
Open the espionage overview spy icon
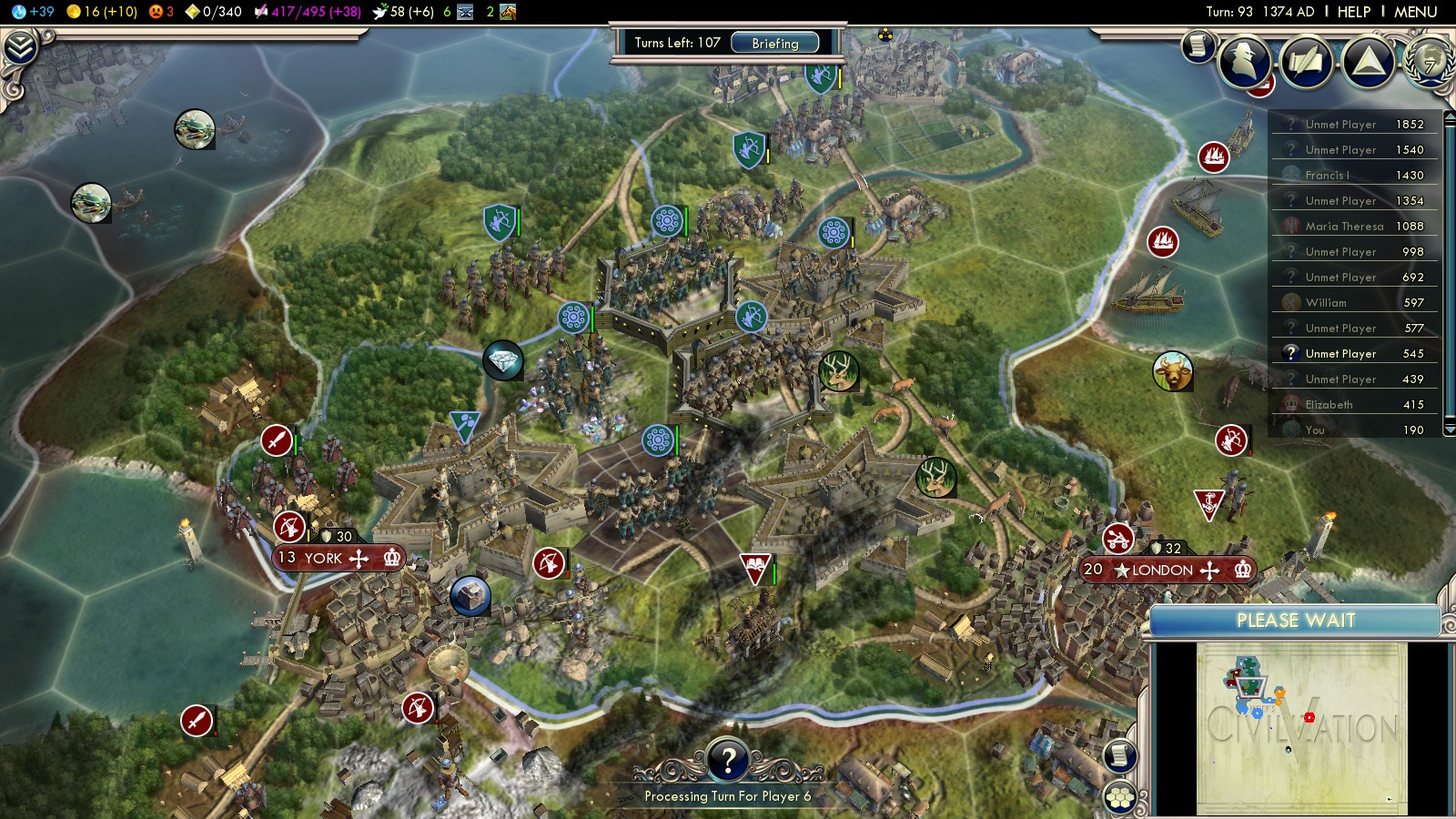[x=1245, y=62]
